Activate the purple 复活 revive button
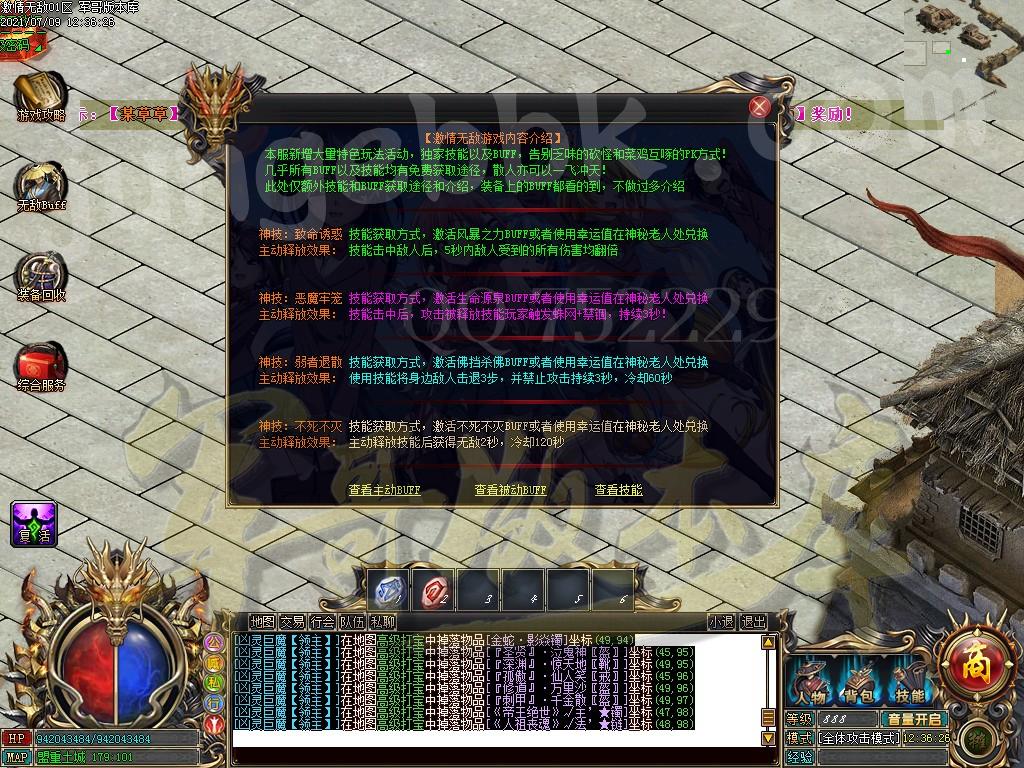The image size is (1024, 768). (34, 524)
